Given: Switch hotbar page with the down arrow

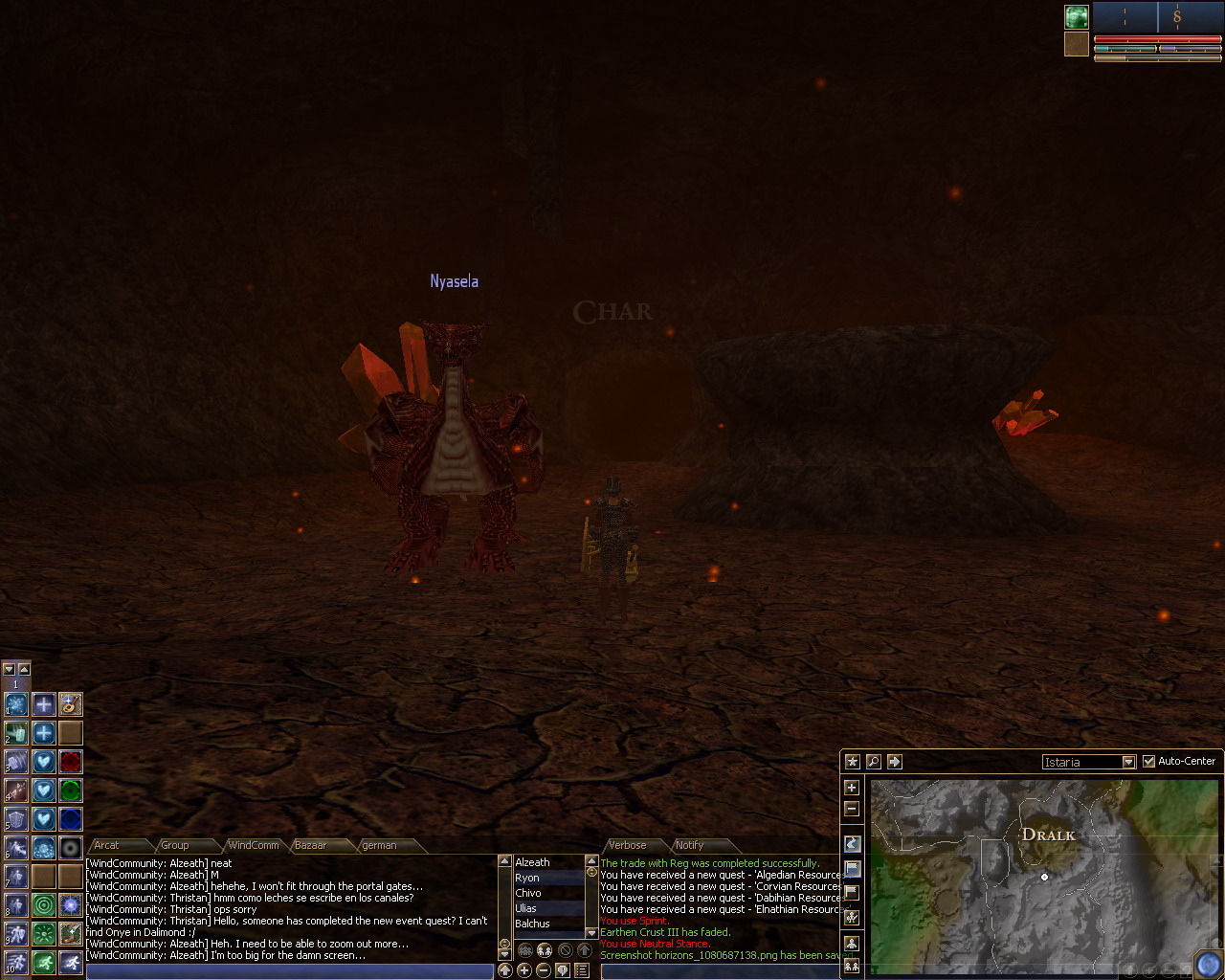Looking at the screenshot, I should (10, 669).
